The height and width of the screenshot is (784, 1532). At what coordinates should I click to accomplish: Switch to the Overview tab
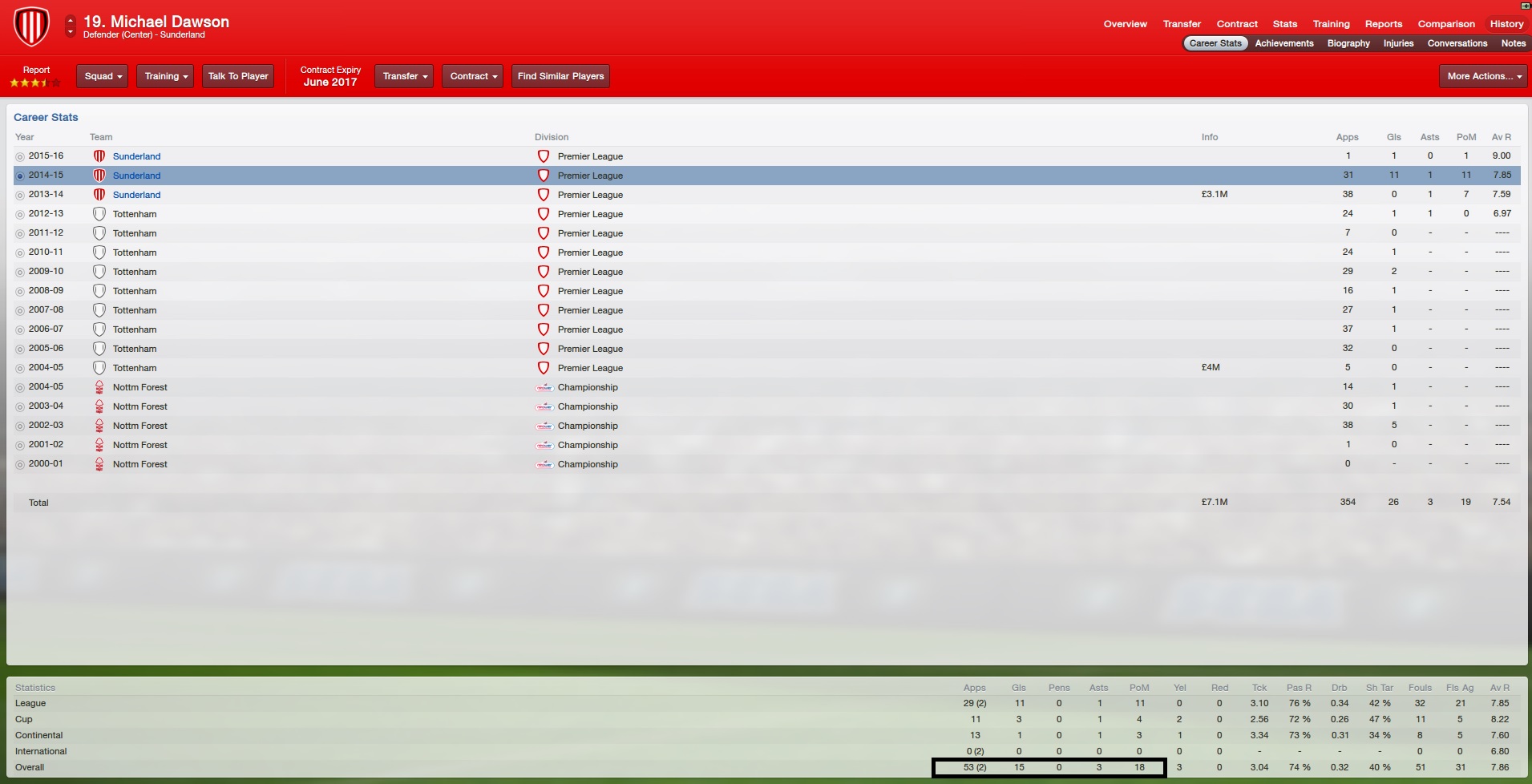(1125, 24)
